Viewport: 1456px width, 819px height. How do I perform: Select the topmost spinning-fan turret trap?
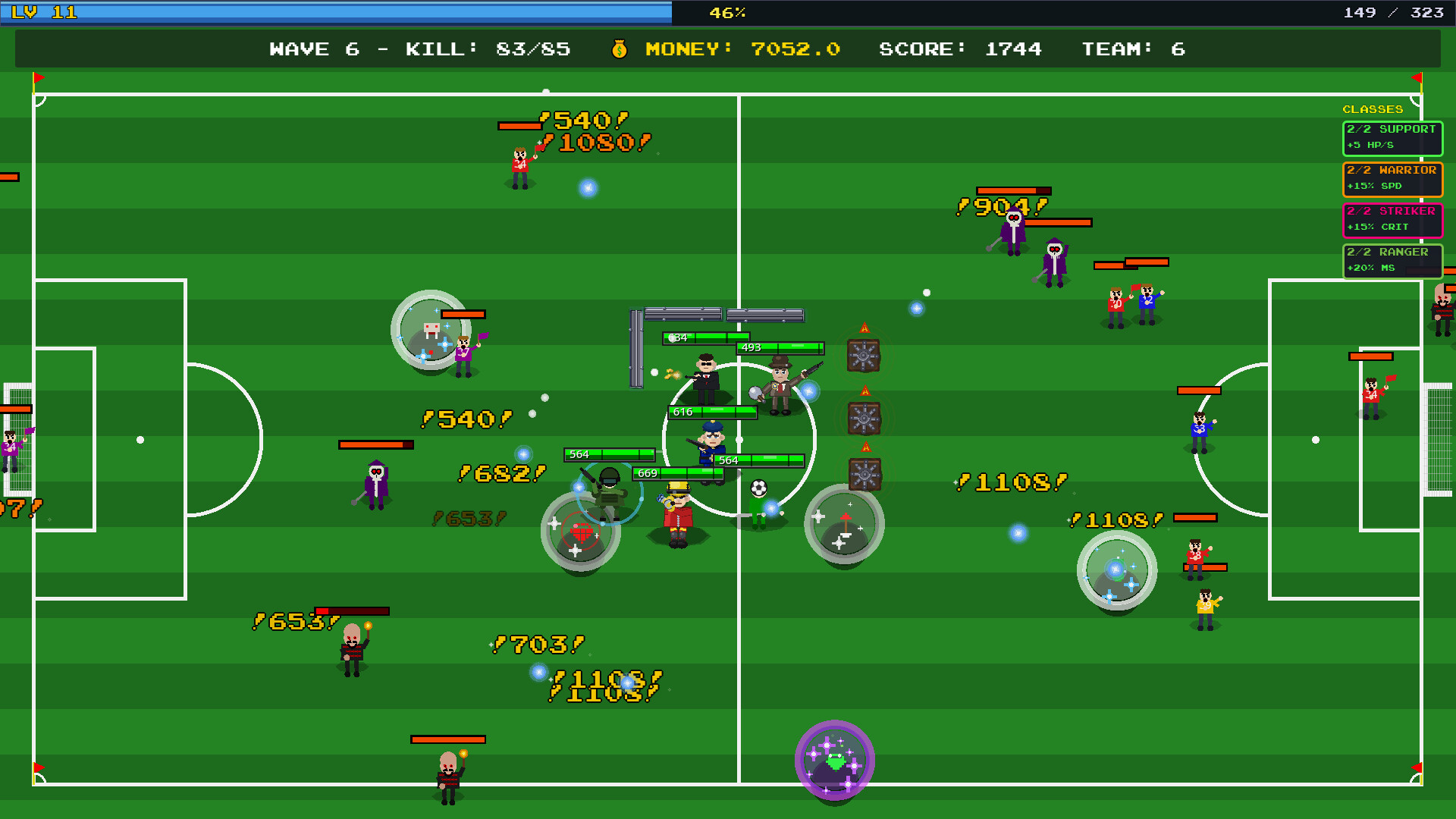862,353
